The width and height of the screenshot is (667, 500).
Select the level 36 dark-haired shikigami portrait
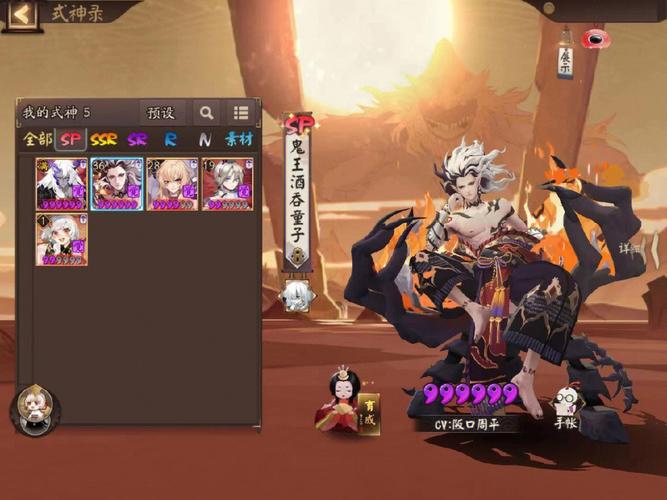point(117,184)
